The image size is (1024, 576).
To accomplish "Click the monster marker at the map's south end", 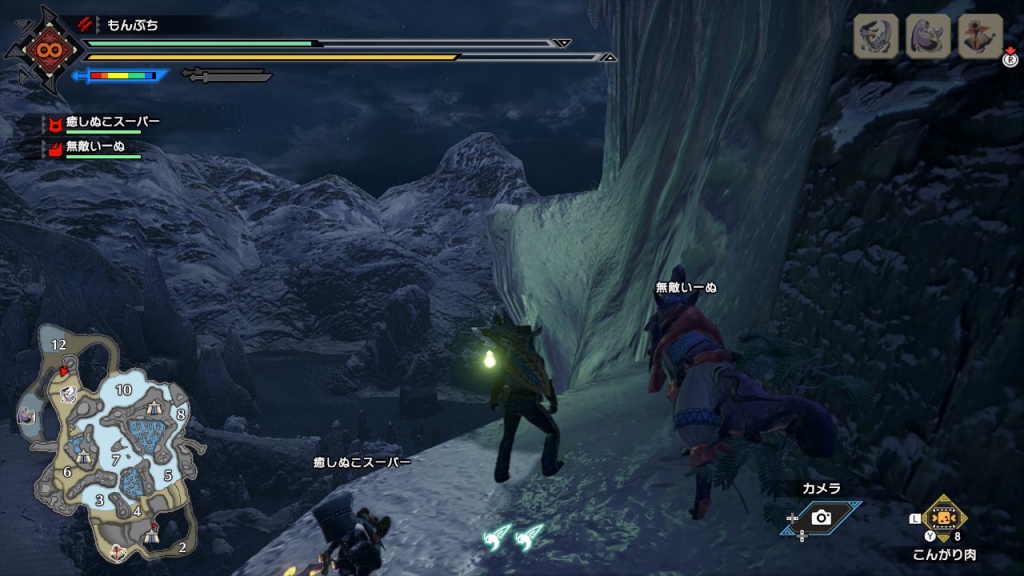I will (x=119, y=550).
